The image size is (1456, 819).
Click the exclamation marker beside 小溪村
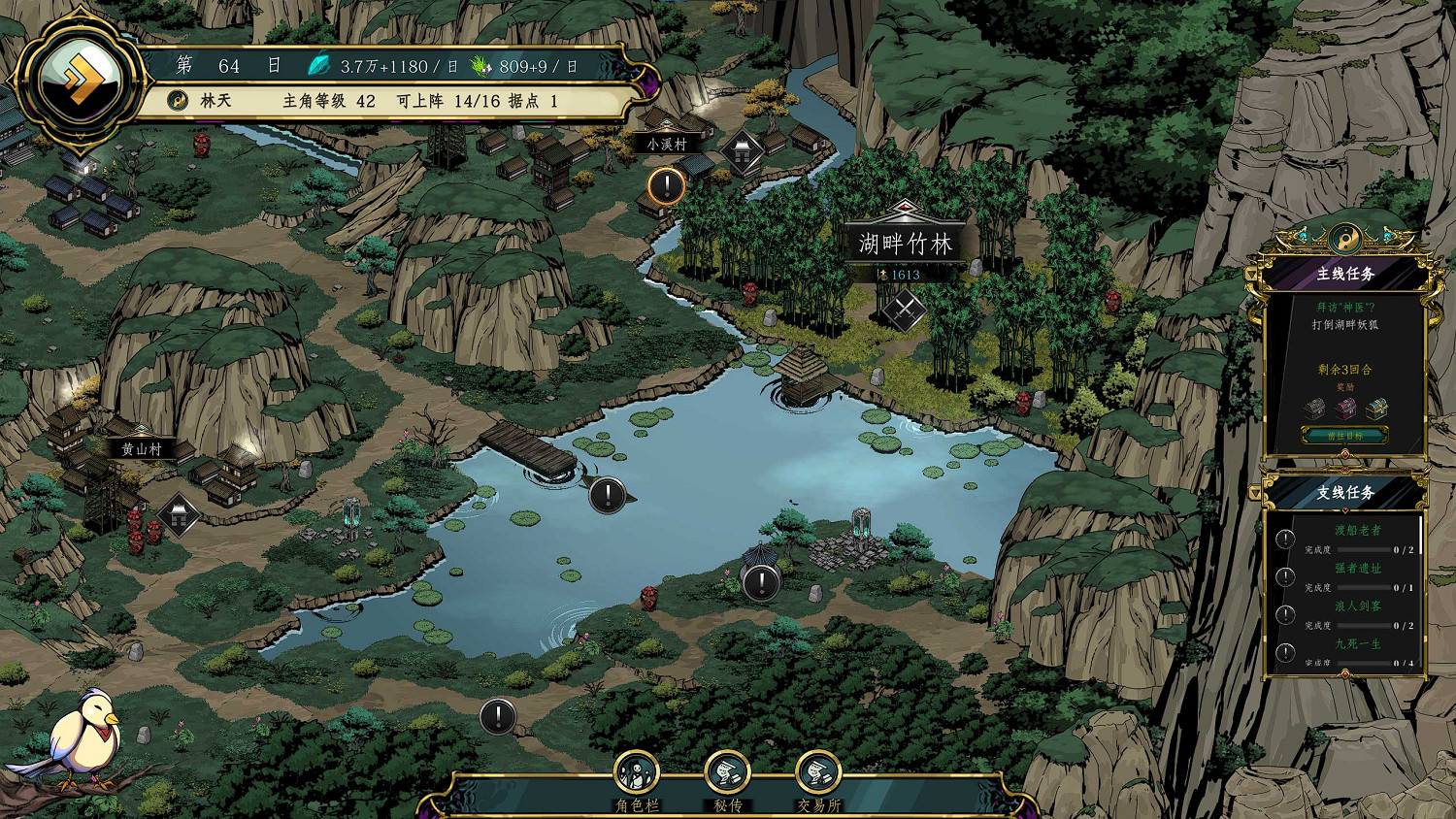coord(667,185)
